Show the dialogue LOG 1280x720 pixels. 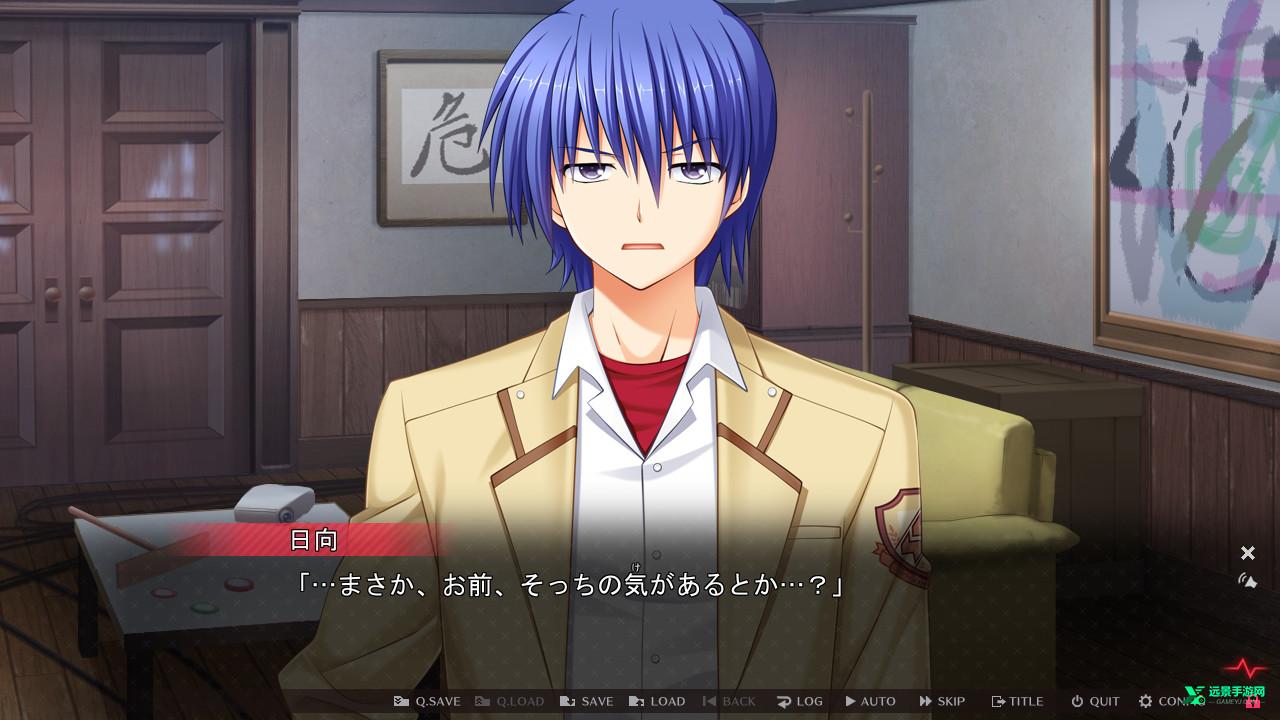click(x=799, y=701)
